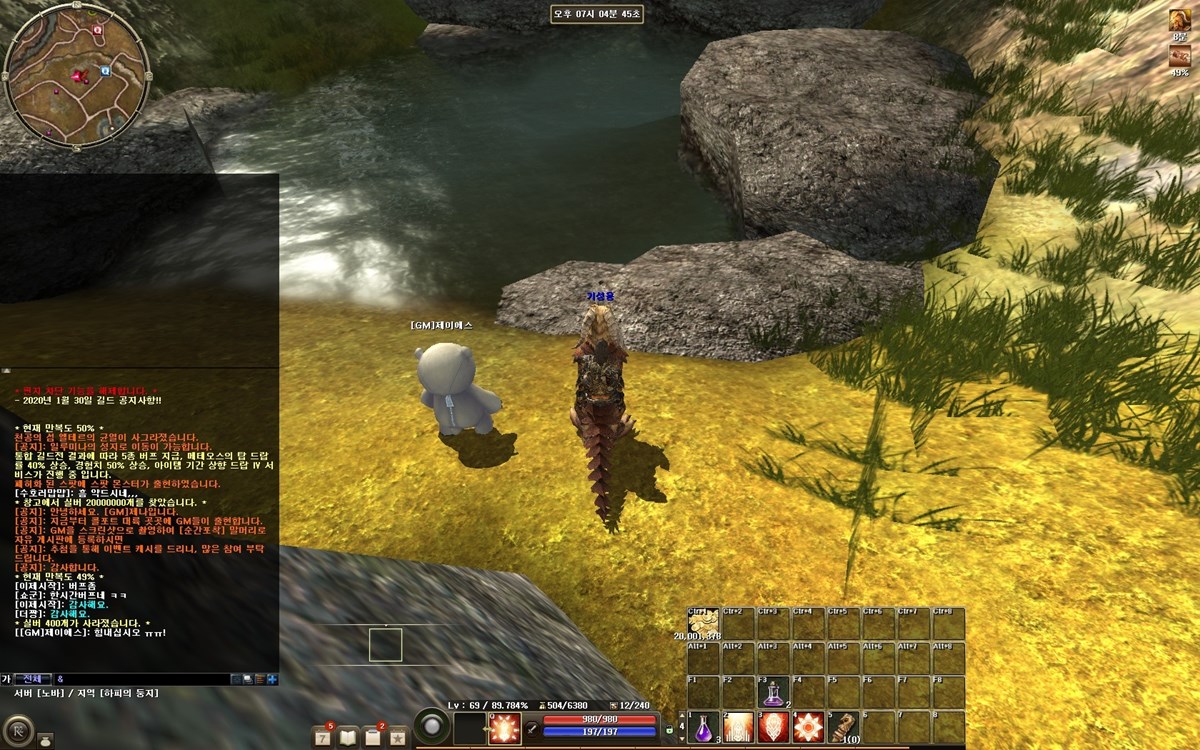1200x750 pixels.
Task: Activate the red starburst skill in slot 4
Action: [808, 726]
